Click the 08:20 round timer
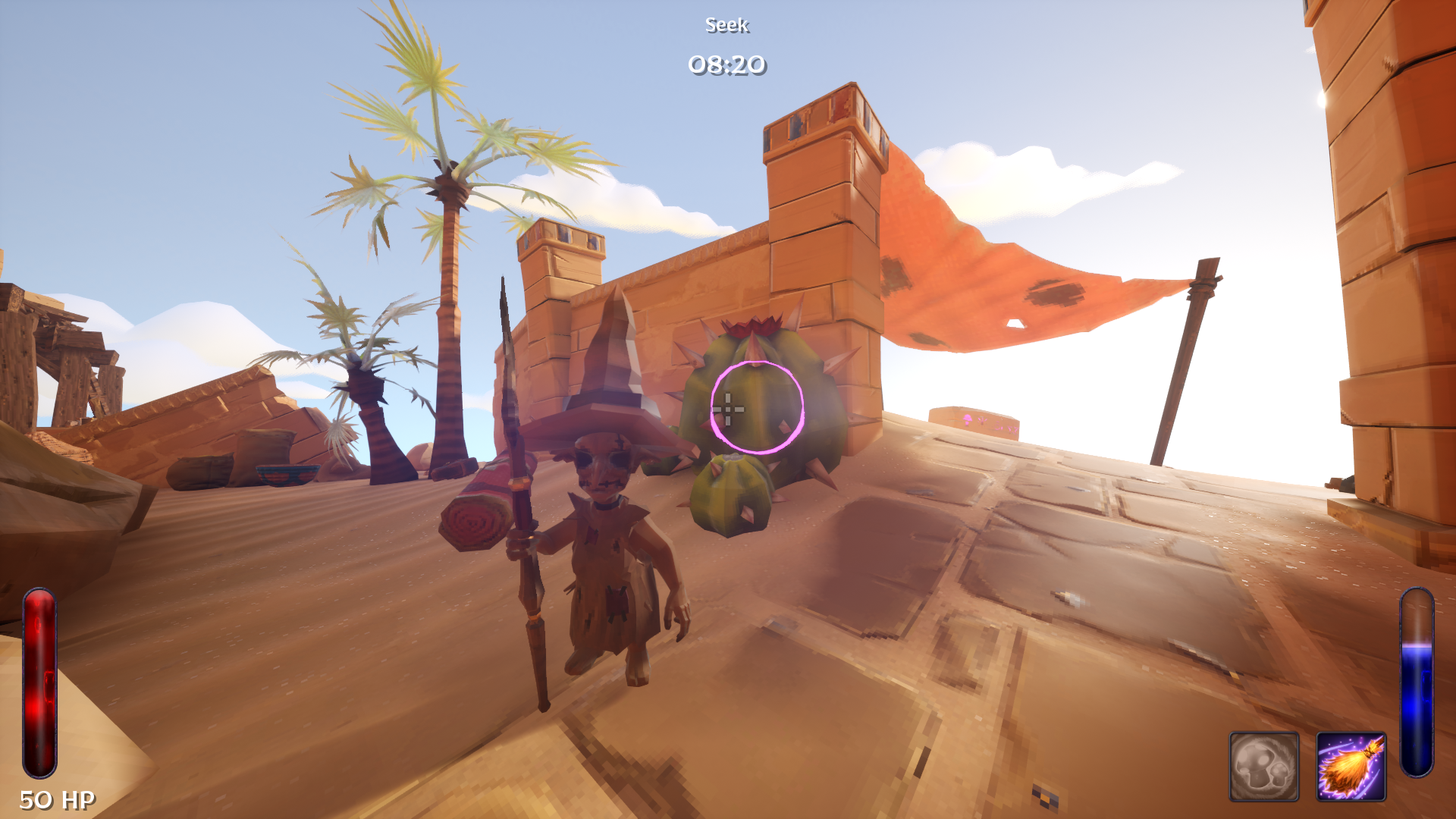Screen dimensions: 1456x819 click(x=726, y=64)
